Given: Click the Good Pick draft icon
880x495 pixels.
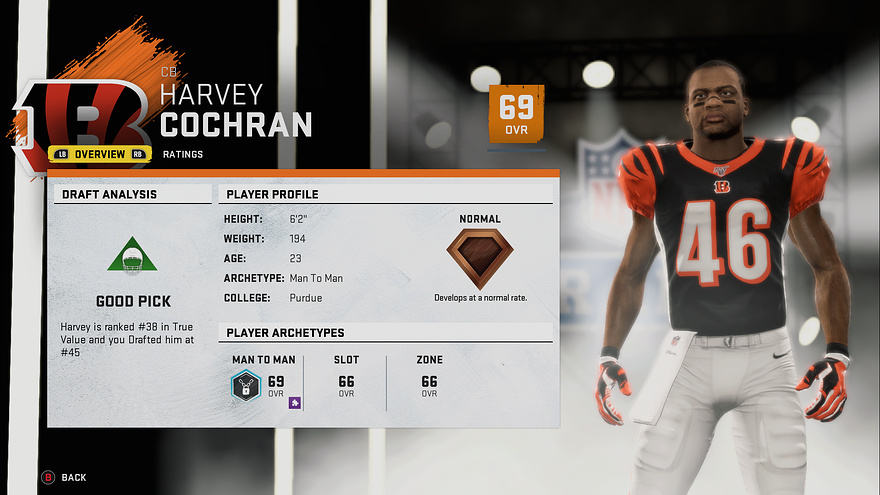Looking at the screenshot, I should pyautogui.click(x=132, y=256).
